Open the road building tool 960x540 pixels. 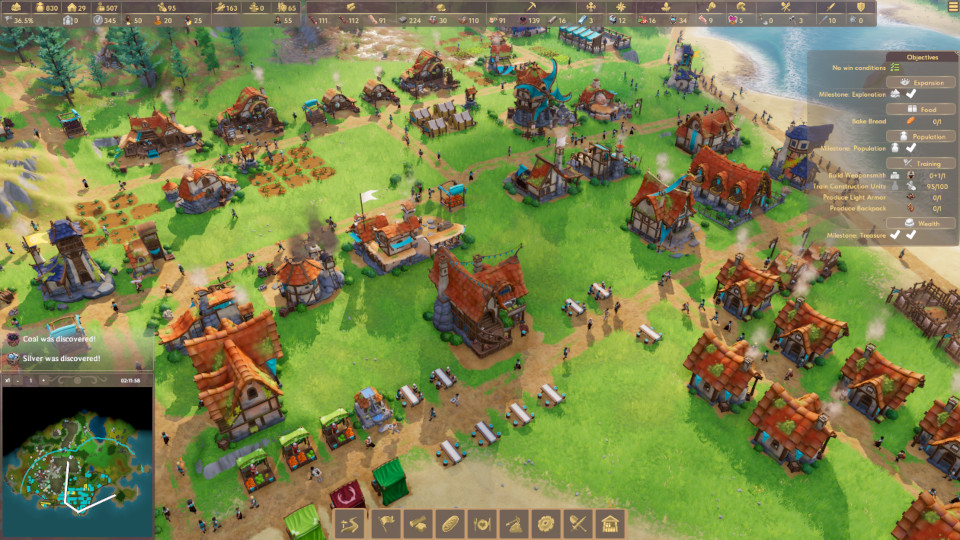click(349, 522)
